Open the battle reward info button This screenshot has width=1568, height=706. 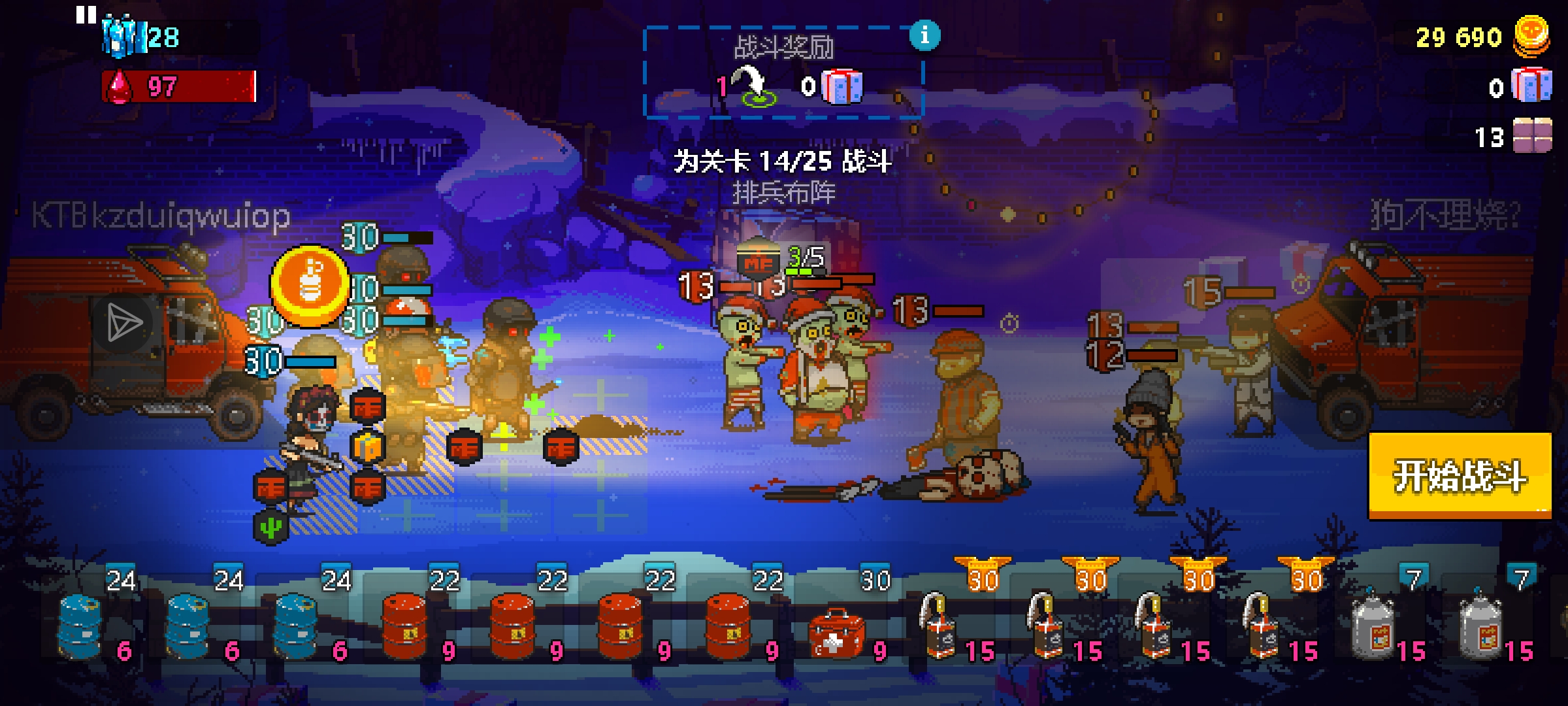pyautogui.click(x=924, y=35)
